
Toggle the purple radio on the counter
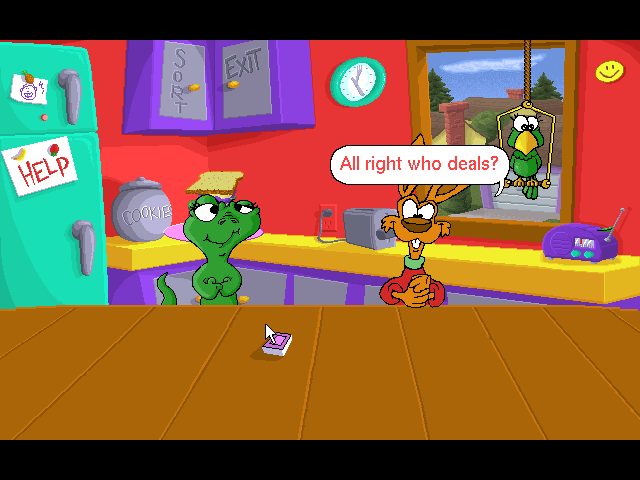point(580,242)
